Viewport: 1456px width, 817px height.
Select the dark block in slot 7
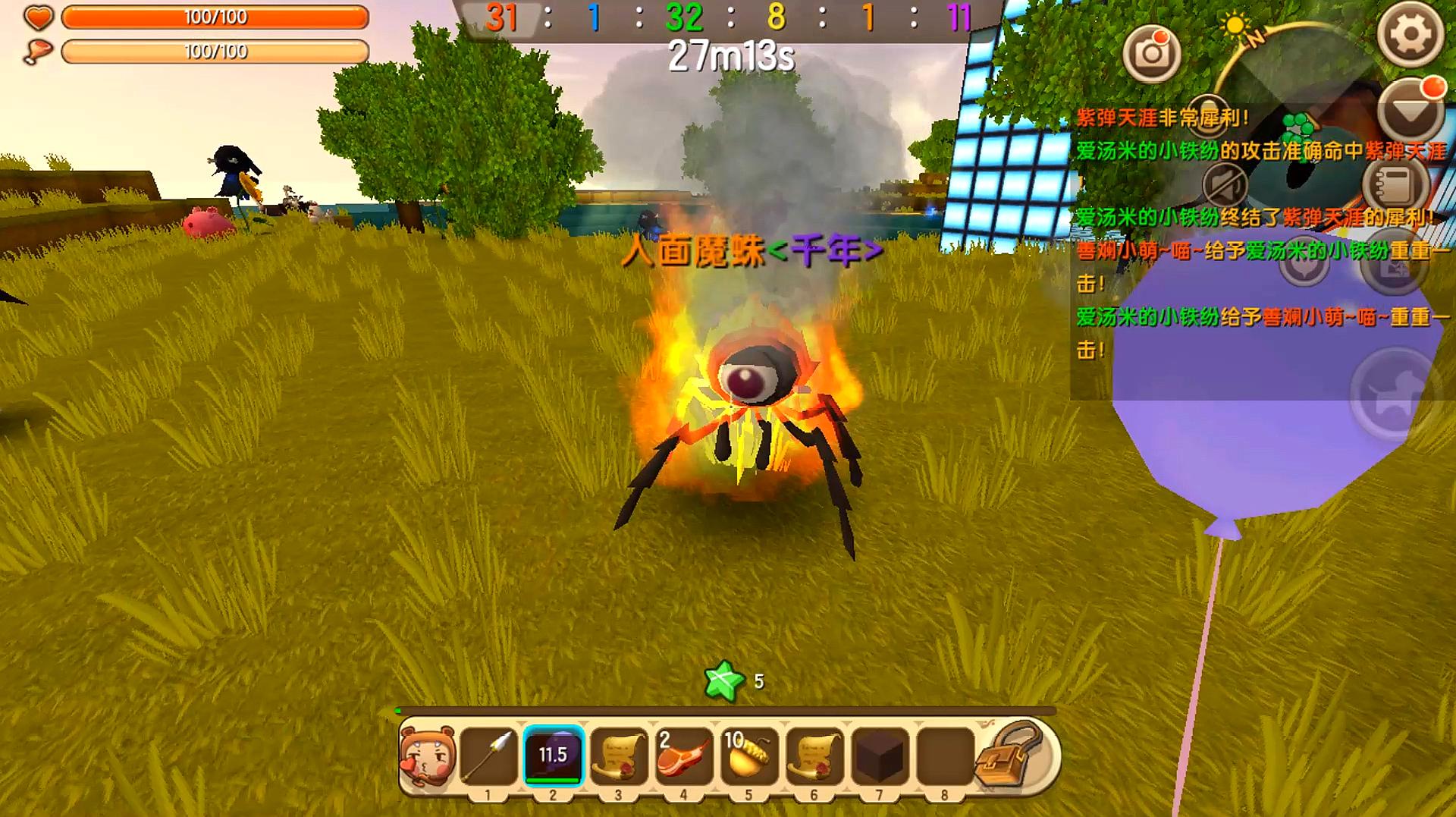point(879,756)
